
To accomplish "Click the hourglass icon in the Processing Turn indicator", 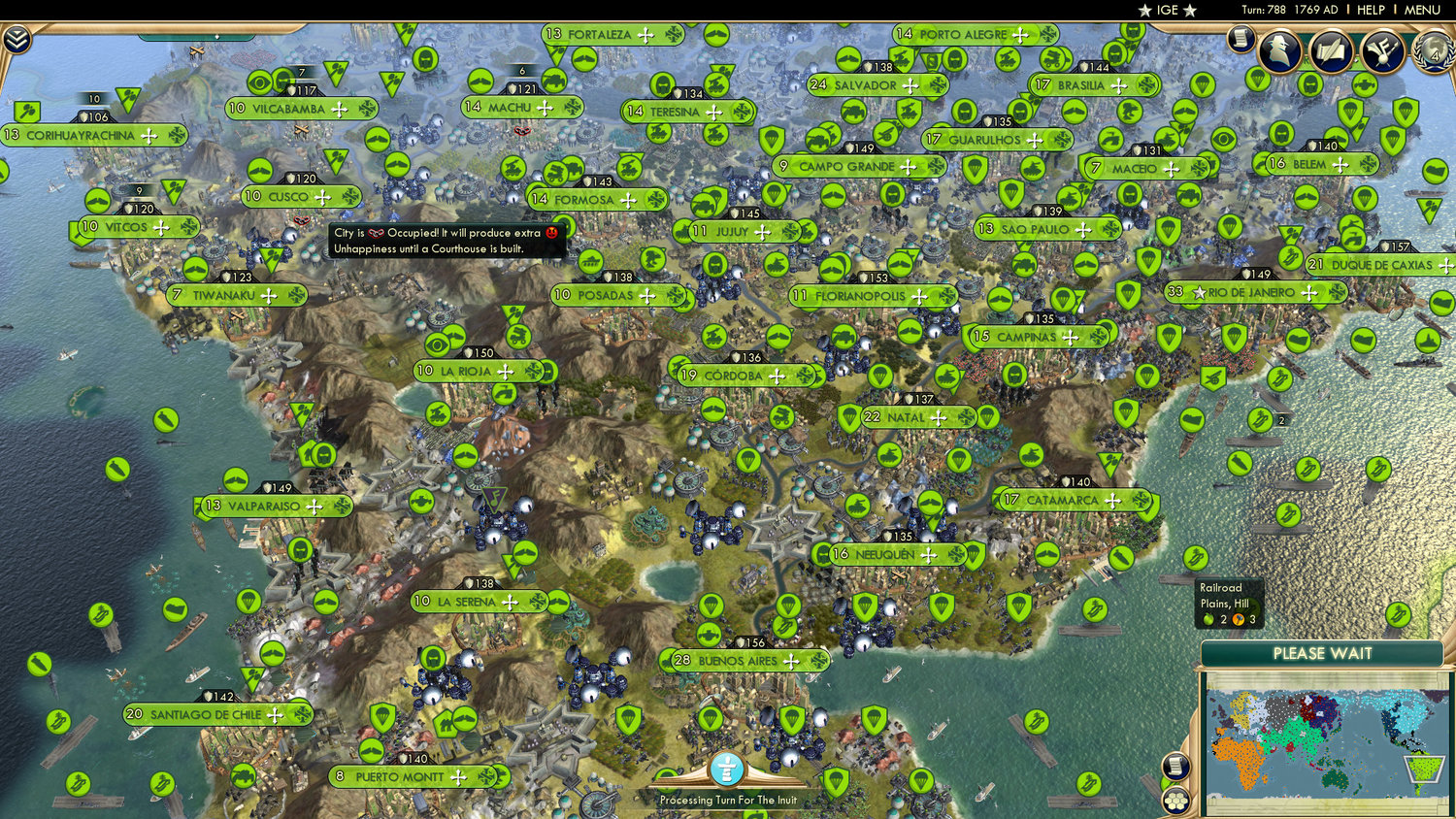I will click(726, 770).
